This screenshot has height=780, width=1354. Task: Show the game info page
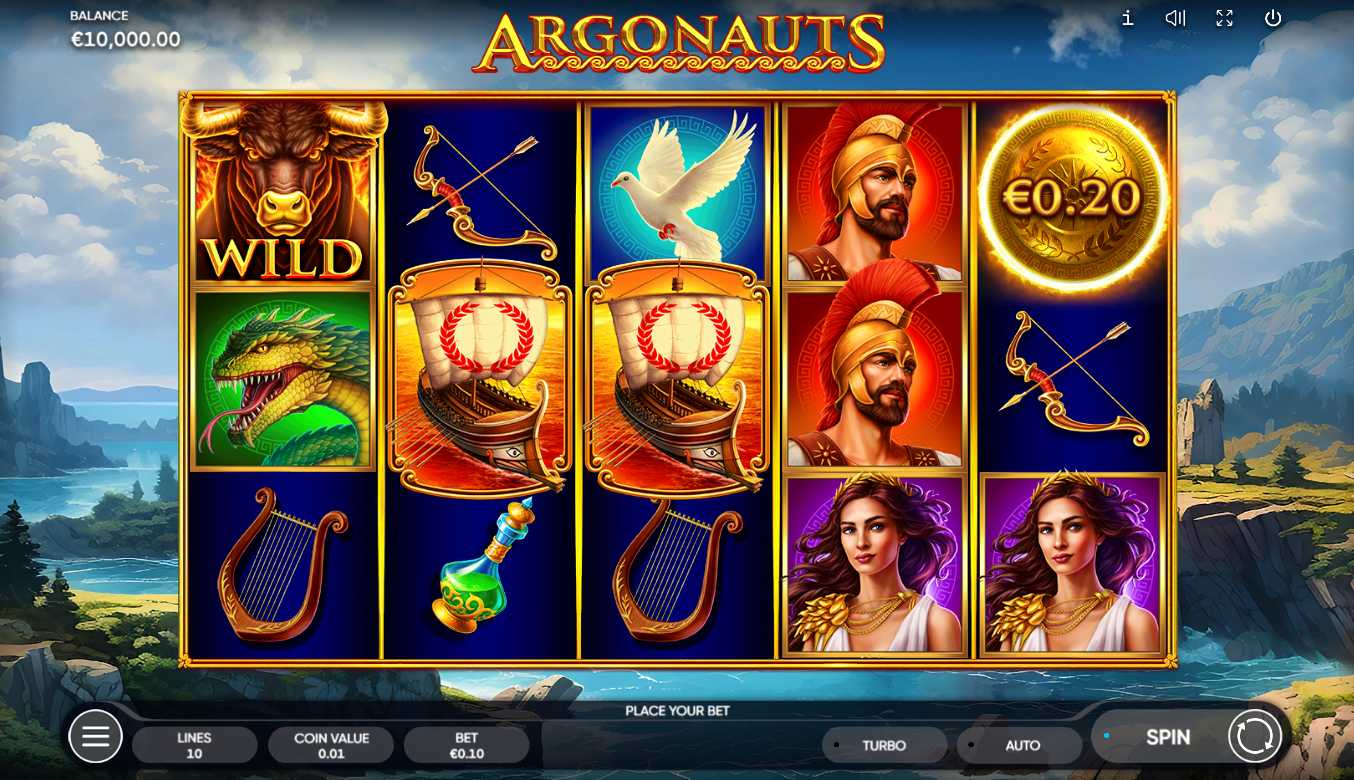pos(1128,18)
